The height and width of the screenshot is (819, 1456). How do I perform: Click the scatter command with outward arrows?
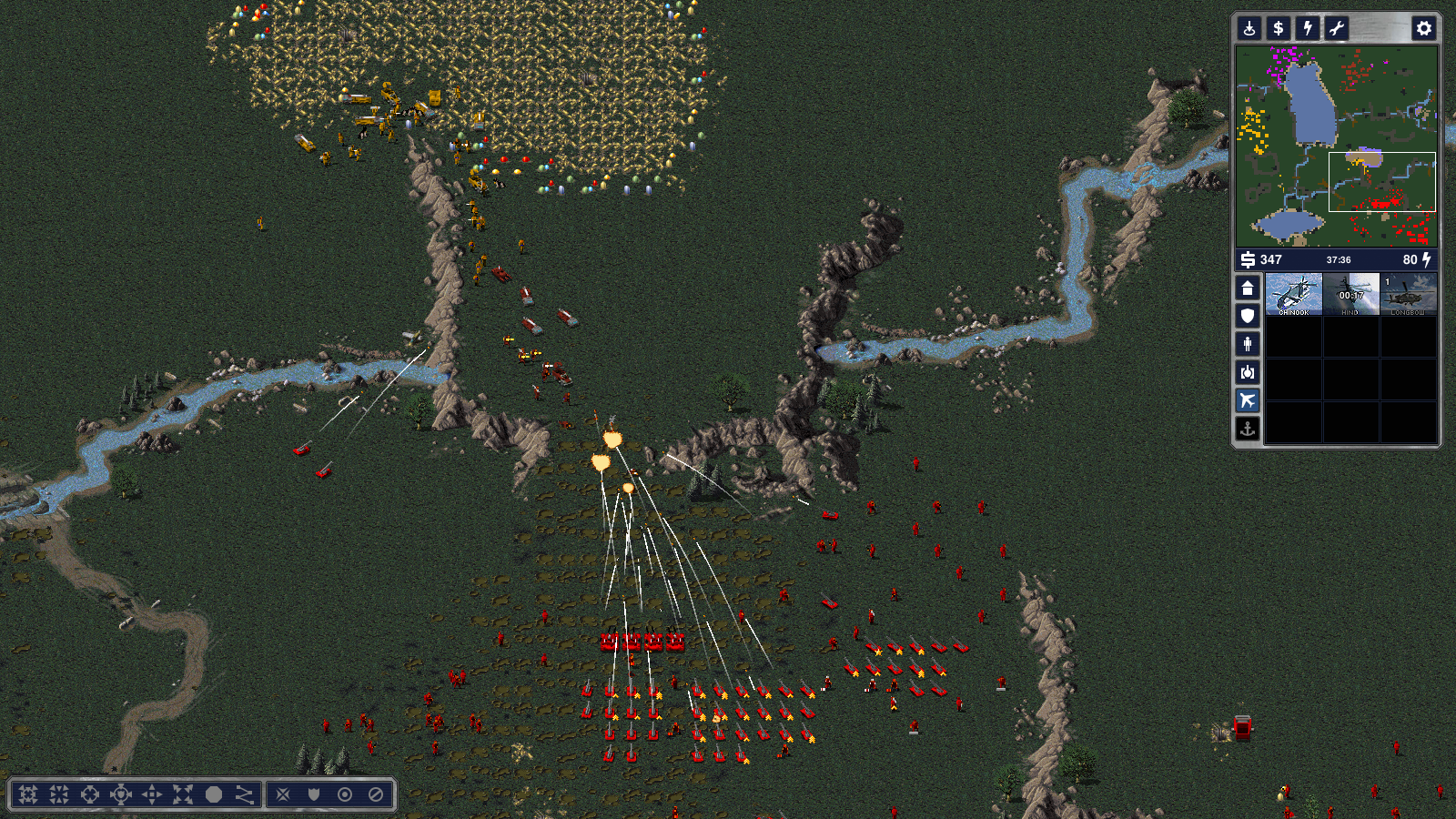coord(183,794)
